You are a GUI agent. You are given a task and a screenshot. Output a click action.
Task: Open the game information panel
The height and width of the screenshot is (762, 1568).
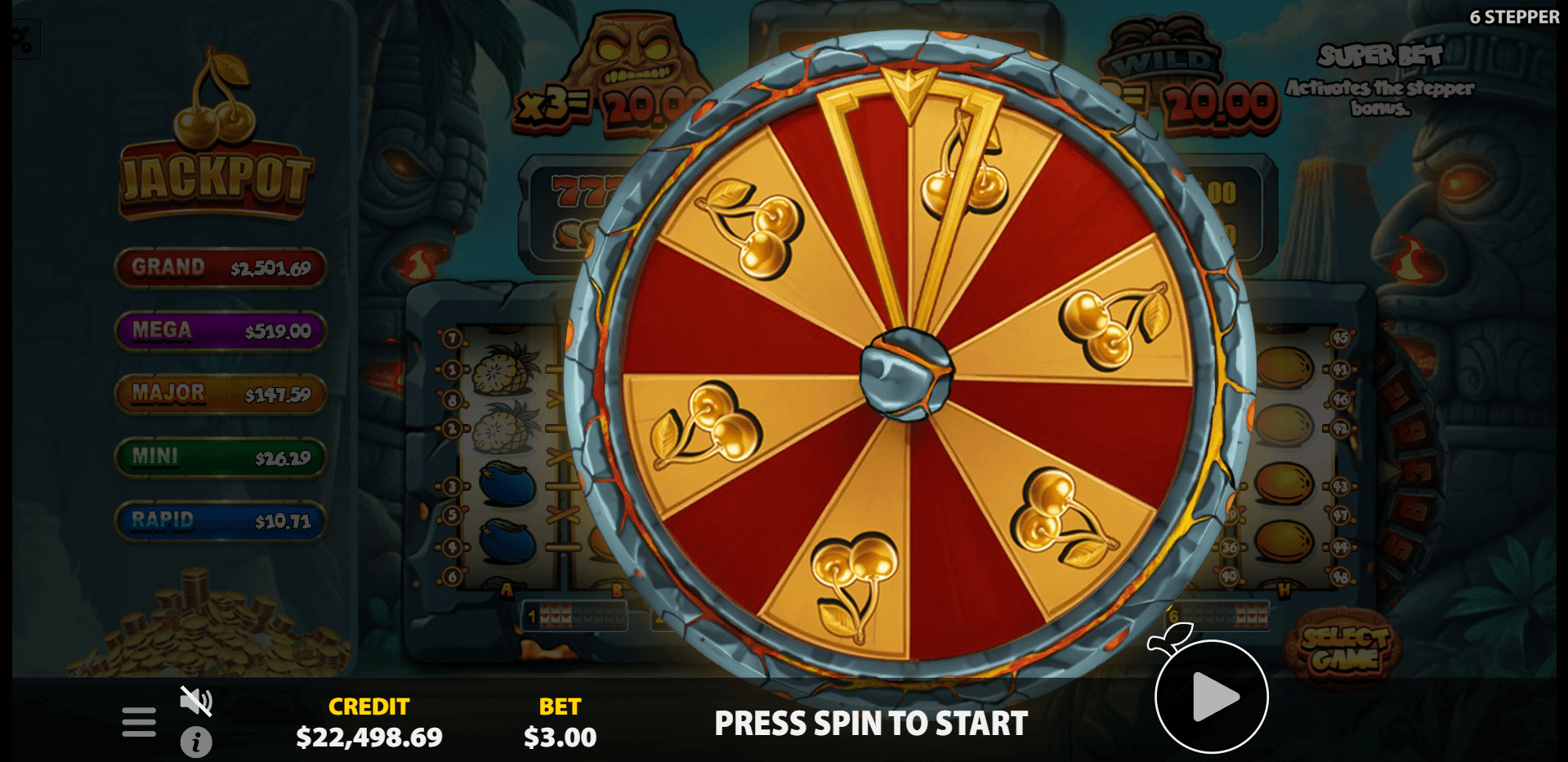(x=196, y=742)
